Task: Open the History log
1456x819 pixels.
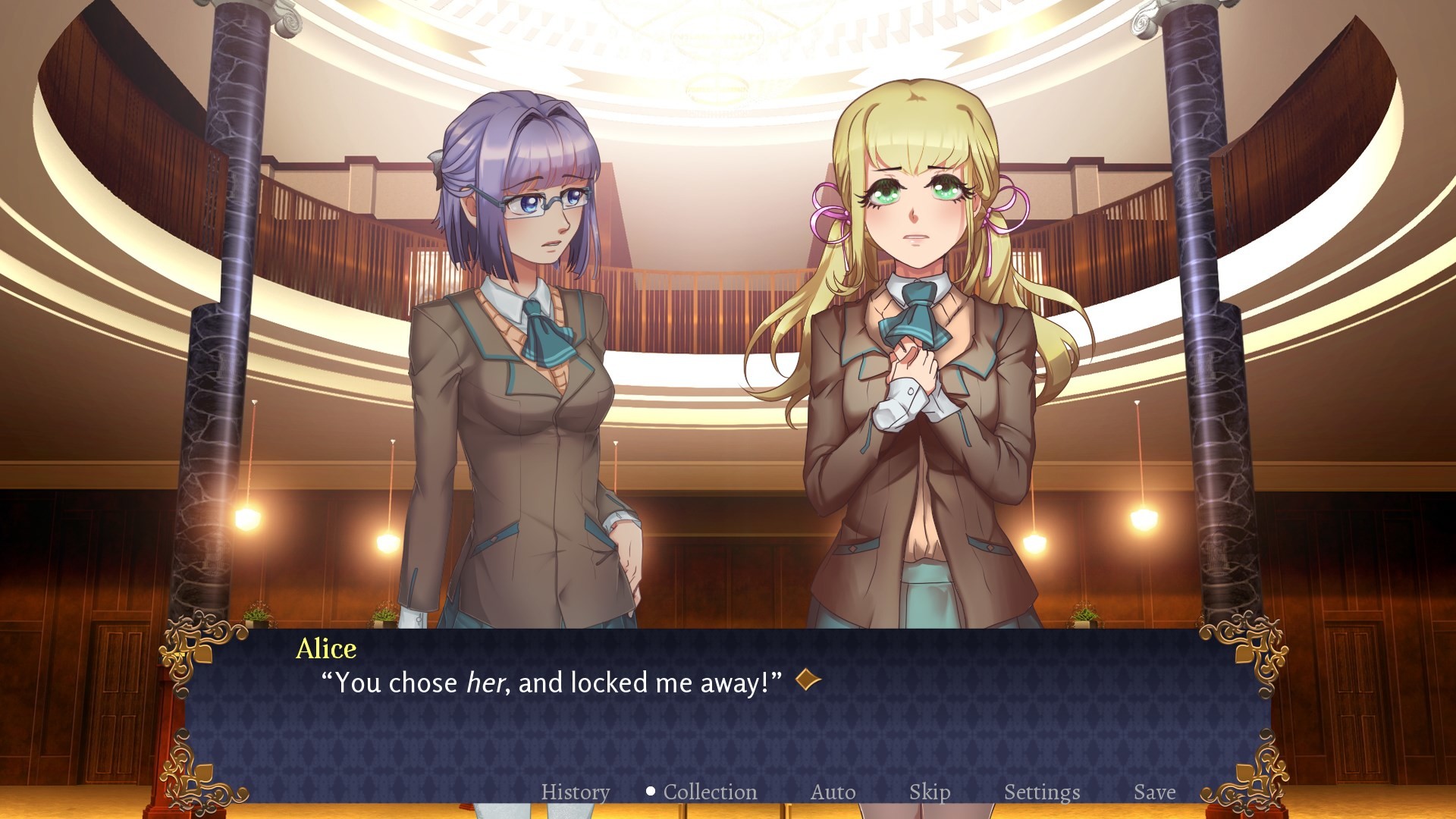Action: pos(575,792)
